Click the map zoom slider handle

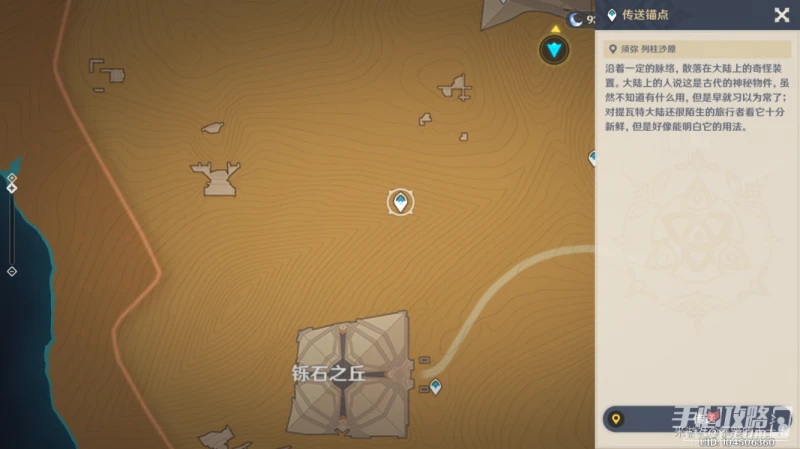(x=12, y=188)
